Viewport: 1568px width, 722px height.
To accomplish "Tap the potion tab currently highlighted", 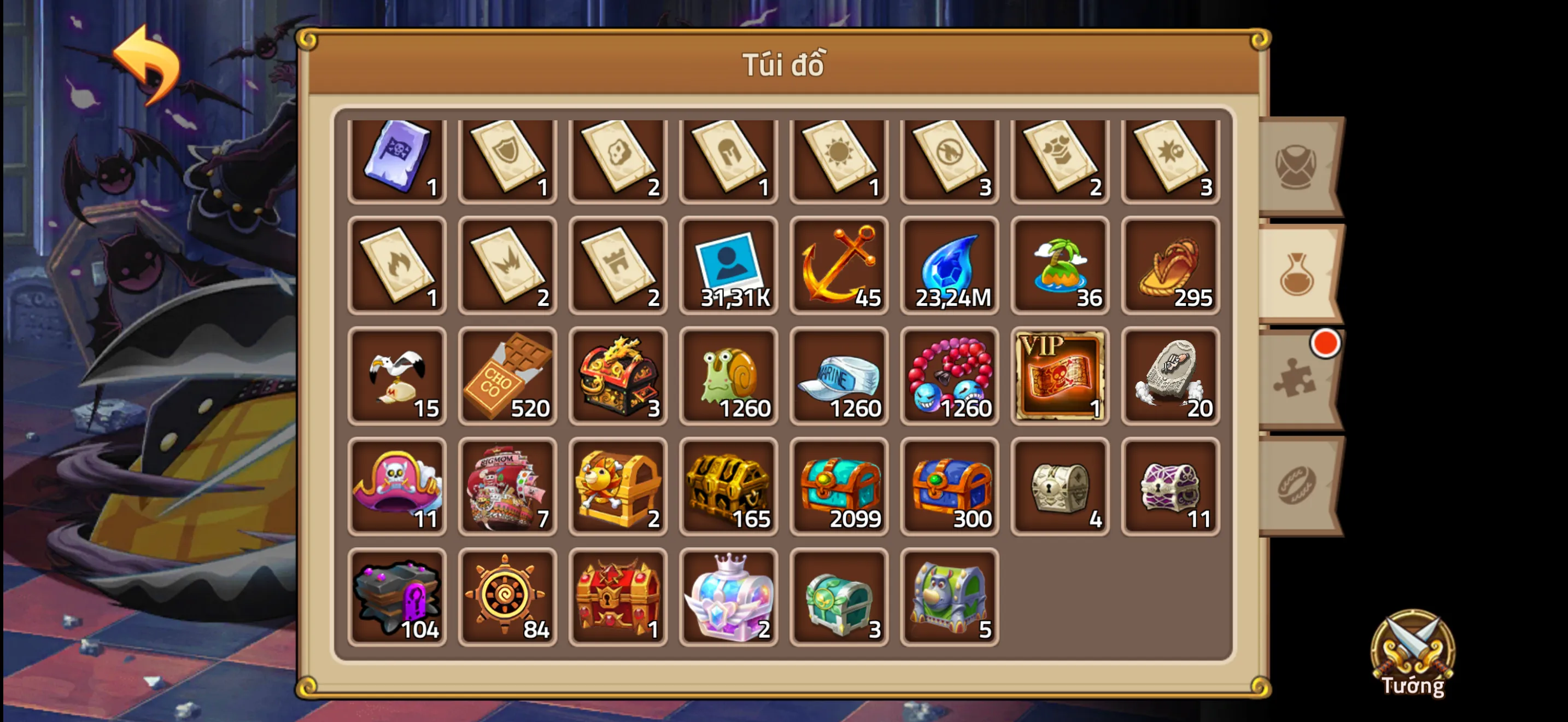I will (1295, 273).
